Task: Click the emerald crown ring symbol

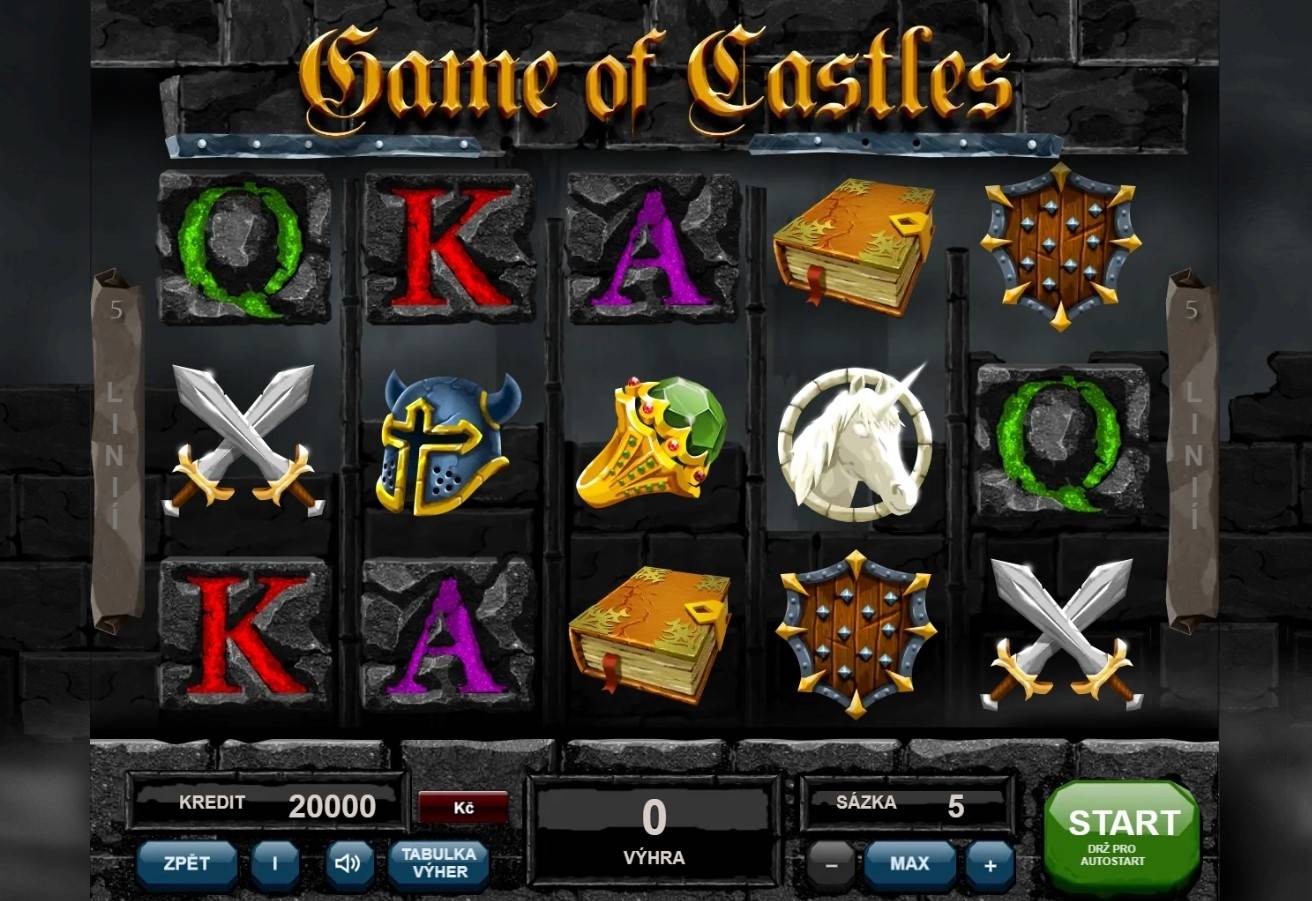Action: (x=655, y=440)
